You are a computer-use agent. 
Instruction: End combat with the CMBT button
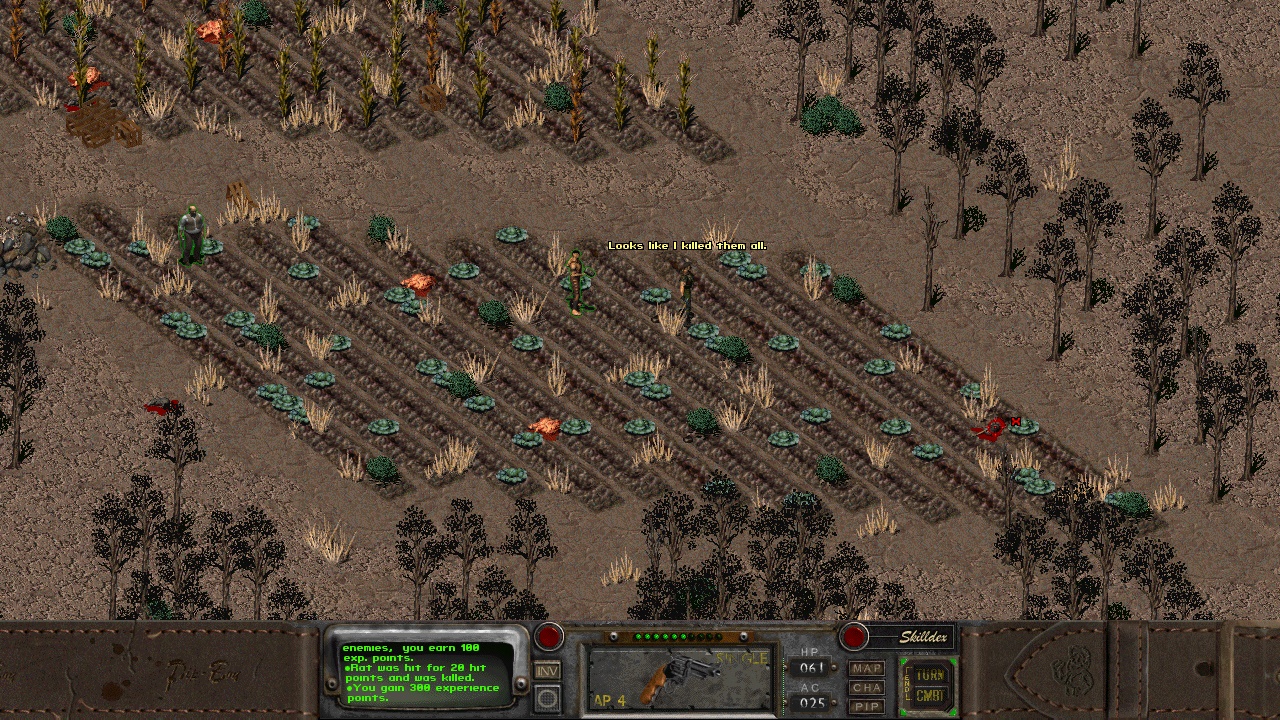929,696
